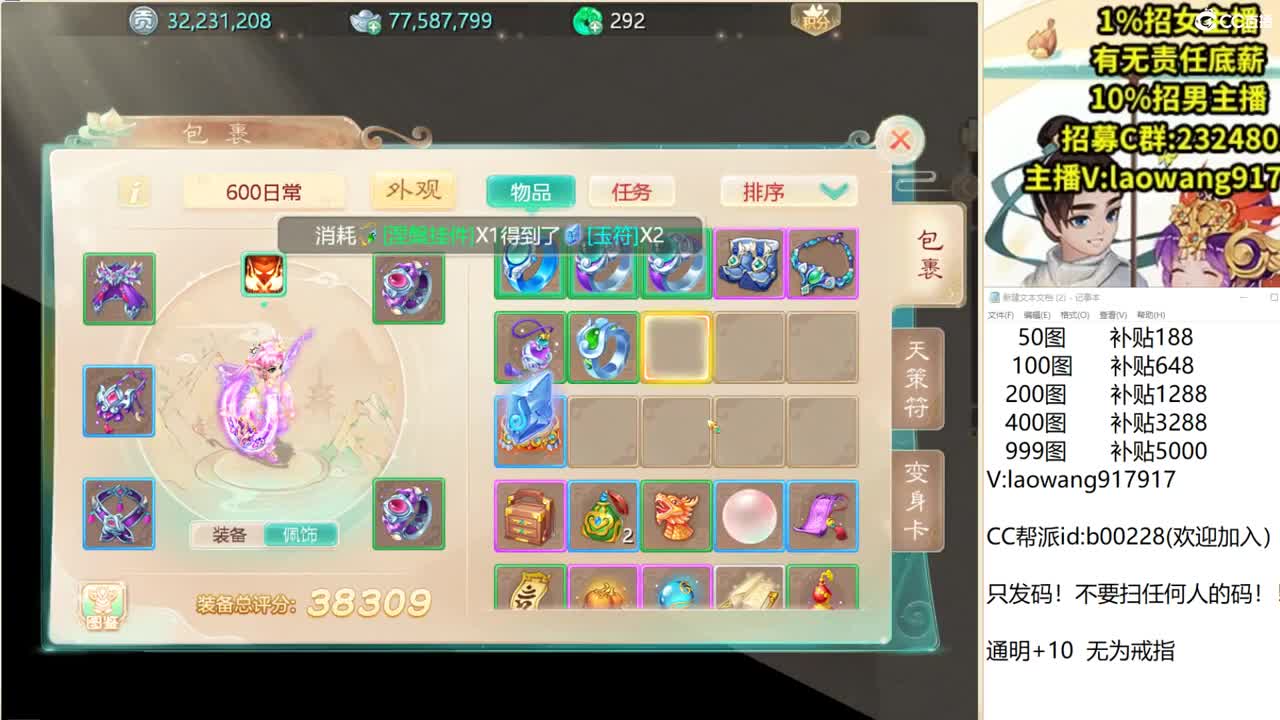This screenshot has height=720, width=1280.
Task: Click the highlighted empty inventory slot
Action: pyautogui.click(x=675, y=345)
